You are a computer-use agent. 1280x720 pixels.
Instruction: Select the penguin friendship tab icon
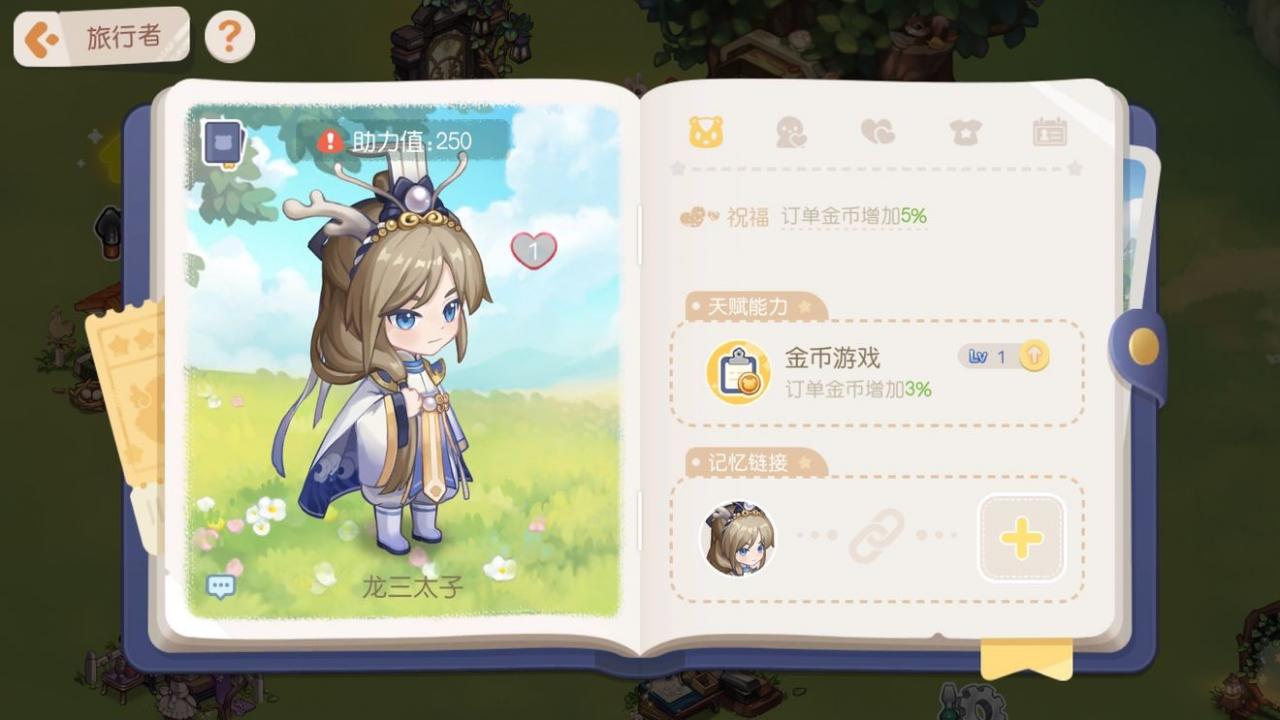(x=793, y=131)
